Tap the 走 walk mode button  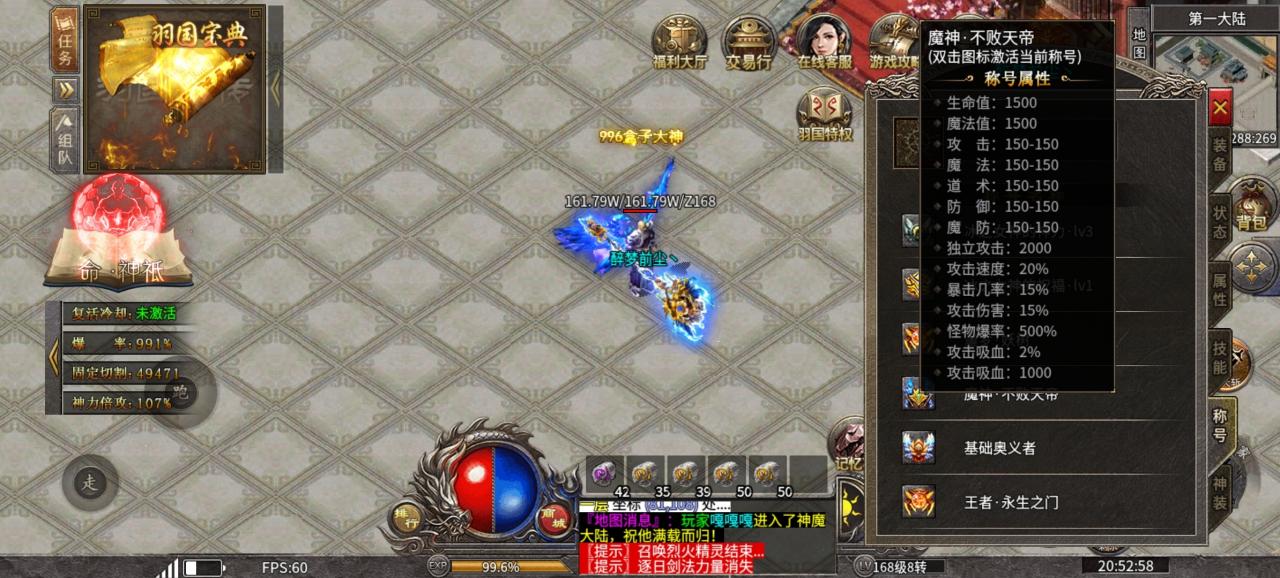[90, 483]
